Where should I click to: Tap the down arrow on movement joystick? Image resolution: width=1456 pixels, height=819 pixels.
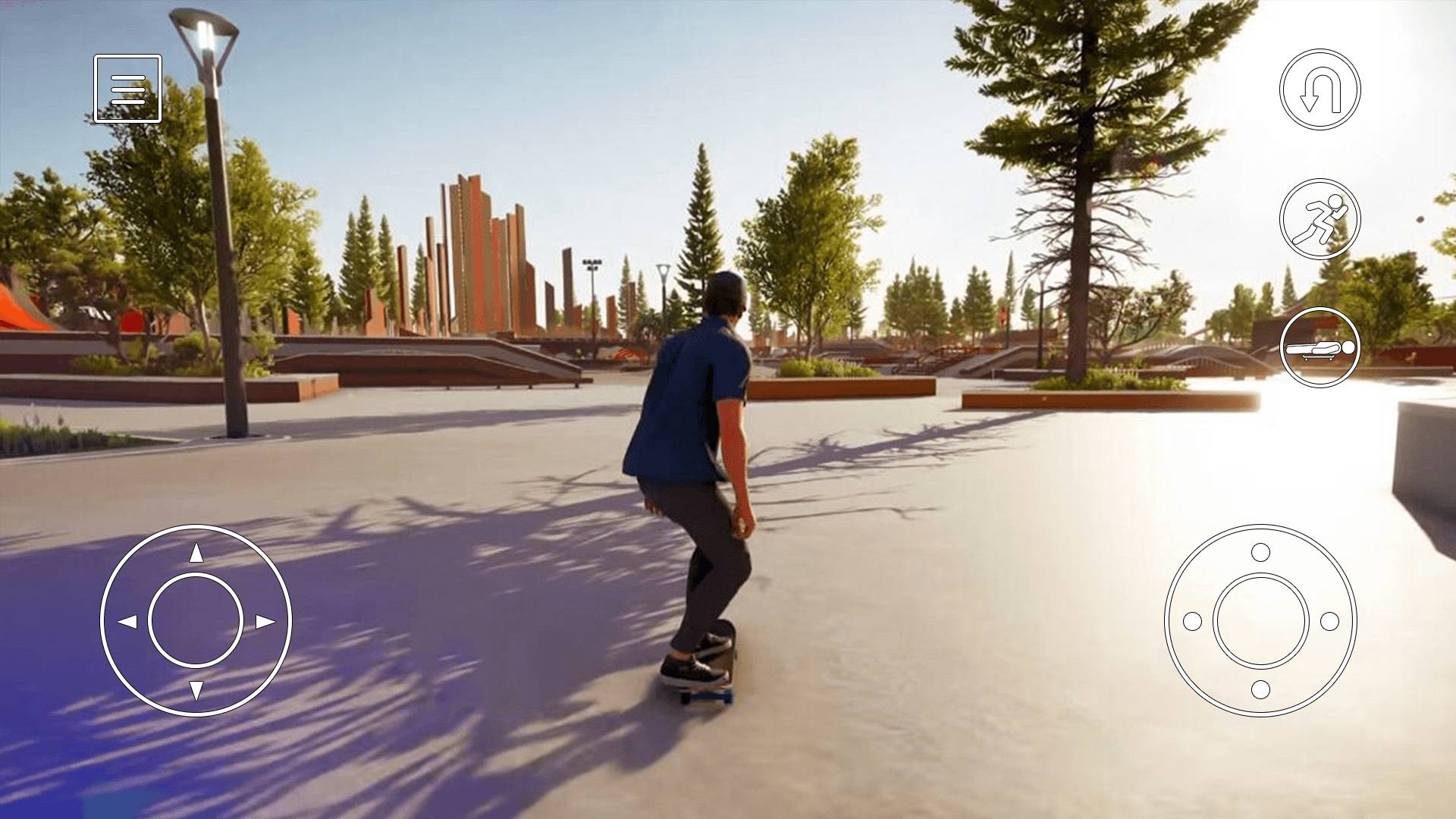point(196,690)
